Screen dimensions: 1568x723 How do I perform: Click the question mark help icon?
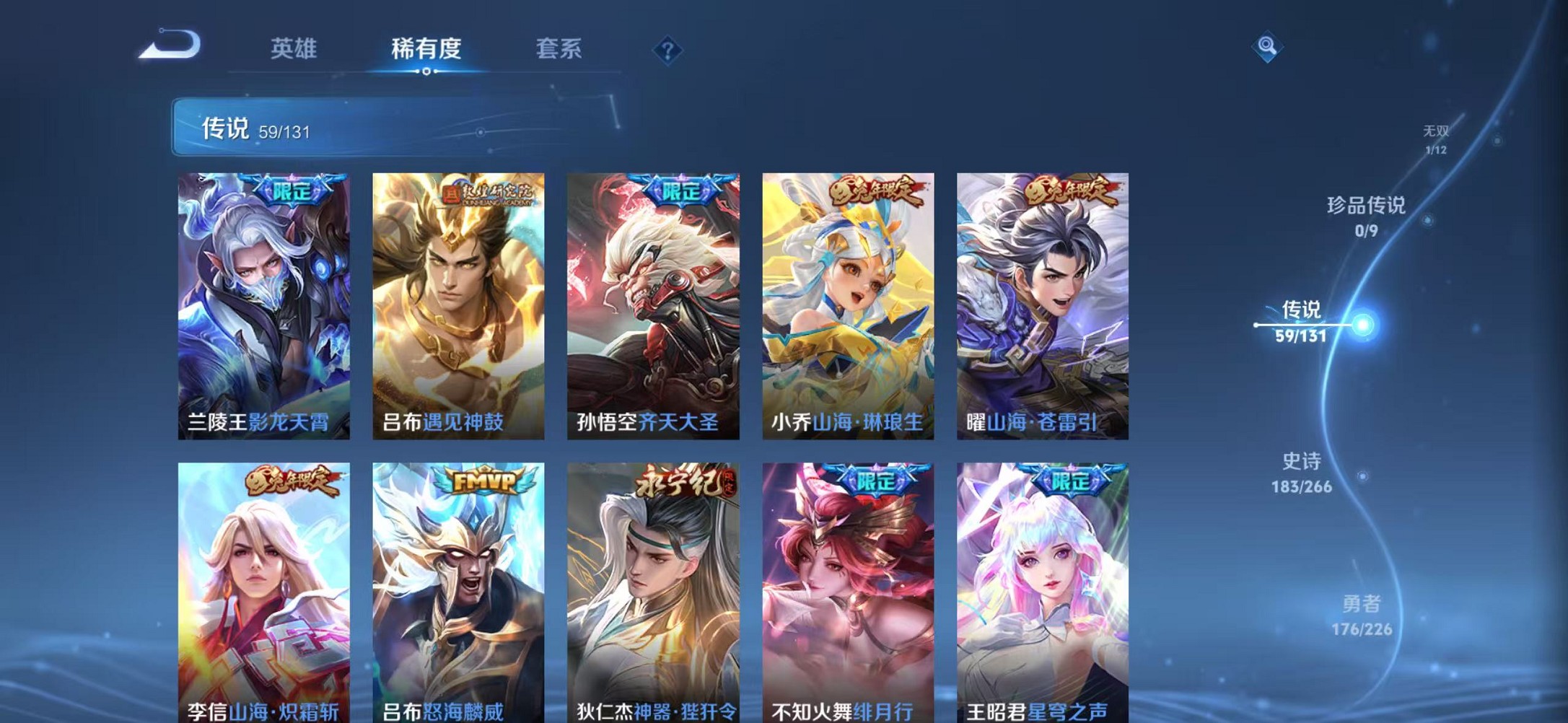(670, 49)
